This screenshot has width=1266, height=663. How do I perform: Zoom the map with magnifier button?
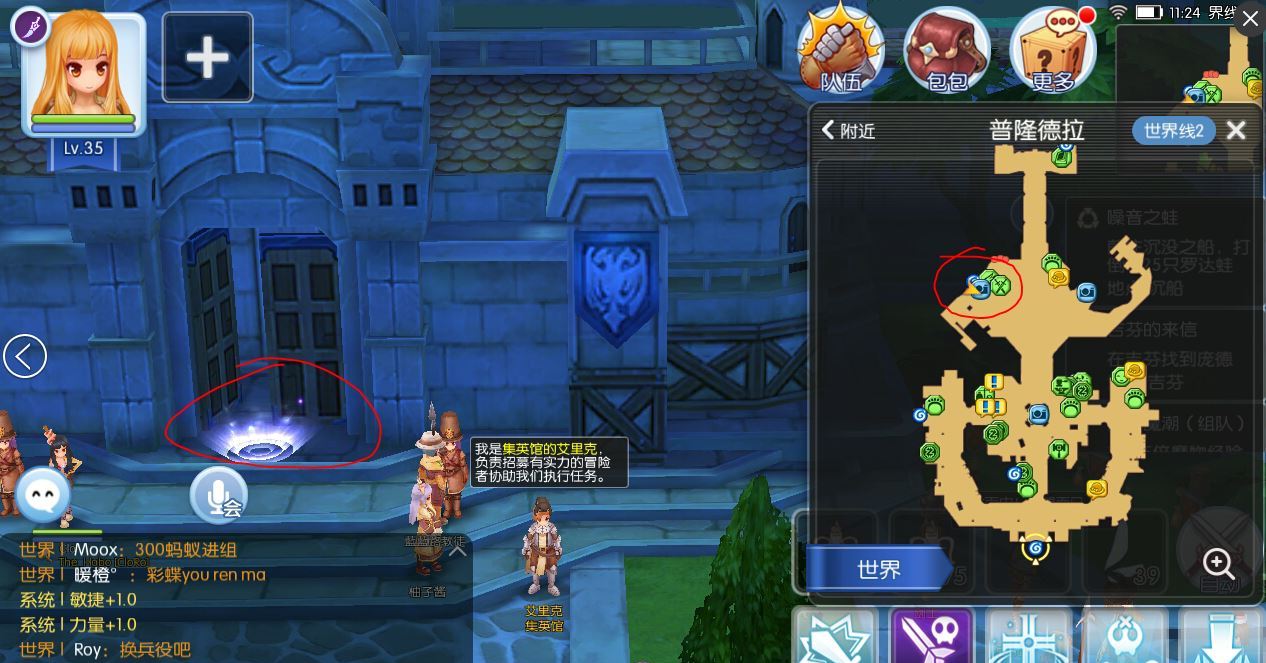click(x=1217, y=563)
